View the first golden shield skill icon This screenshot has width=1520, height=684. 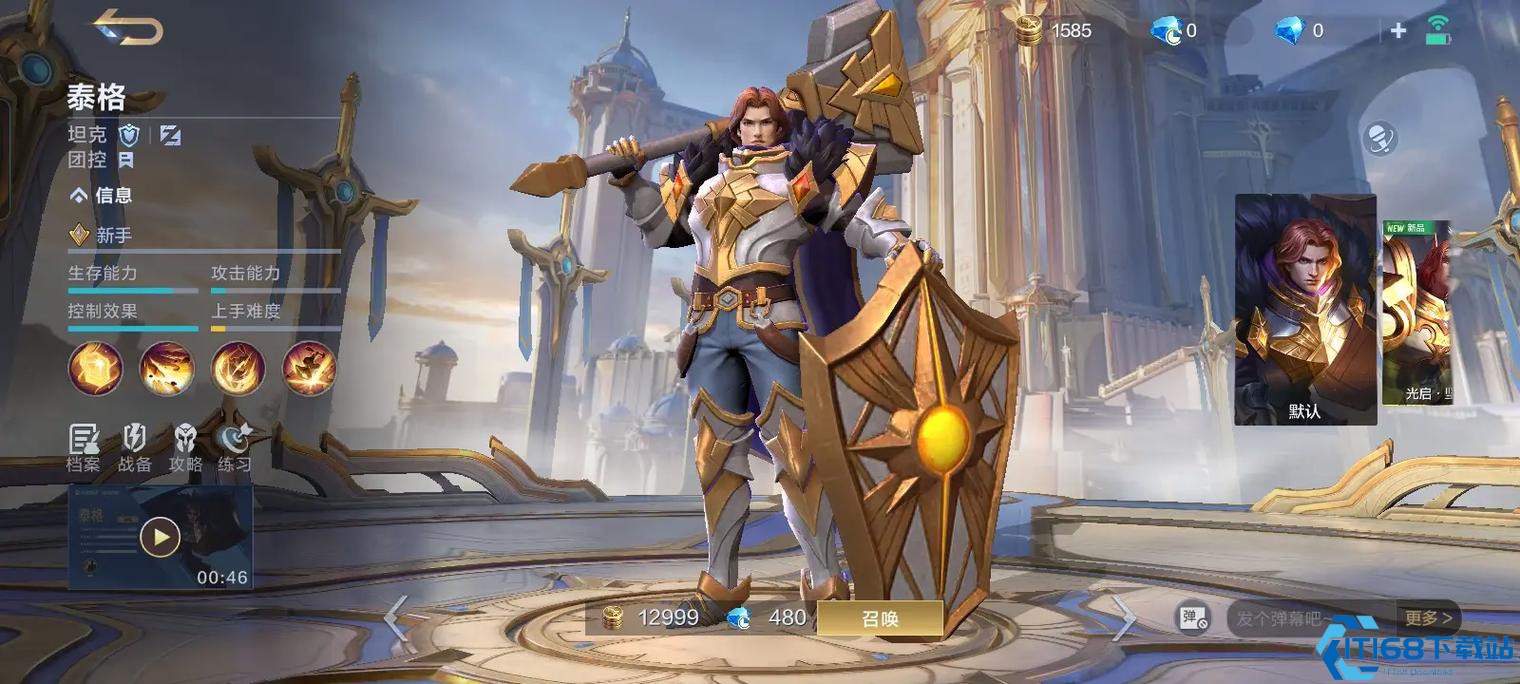click(x=95, y=368)
